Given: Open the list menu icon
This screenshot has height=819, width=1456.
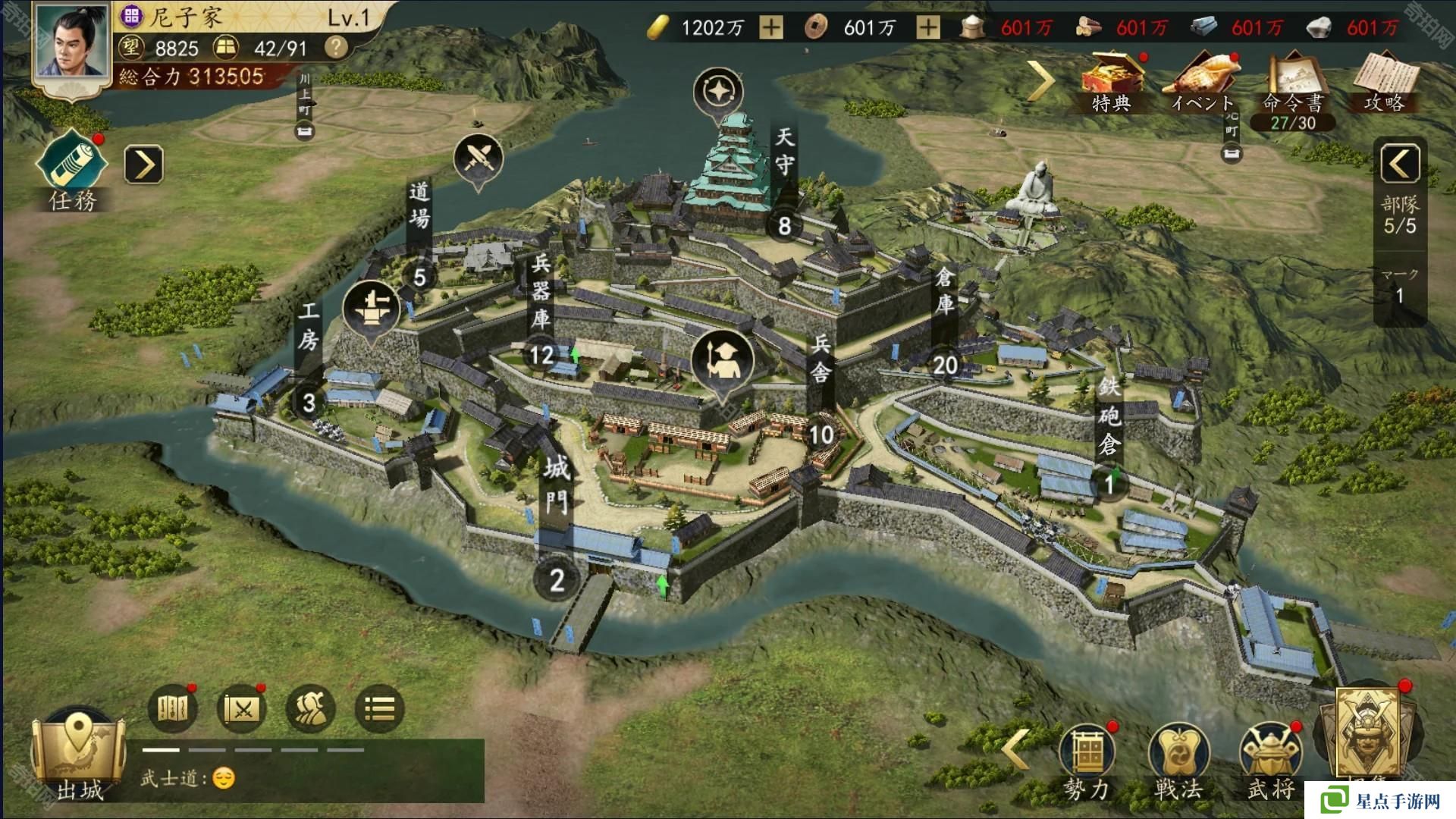Looking at the screenshot, I should tap(380, 709).
